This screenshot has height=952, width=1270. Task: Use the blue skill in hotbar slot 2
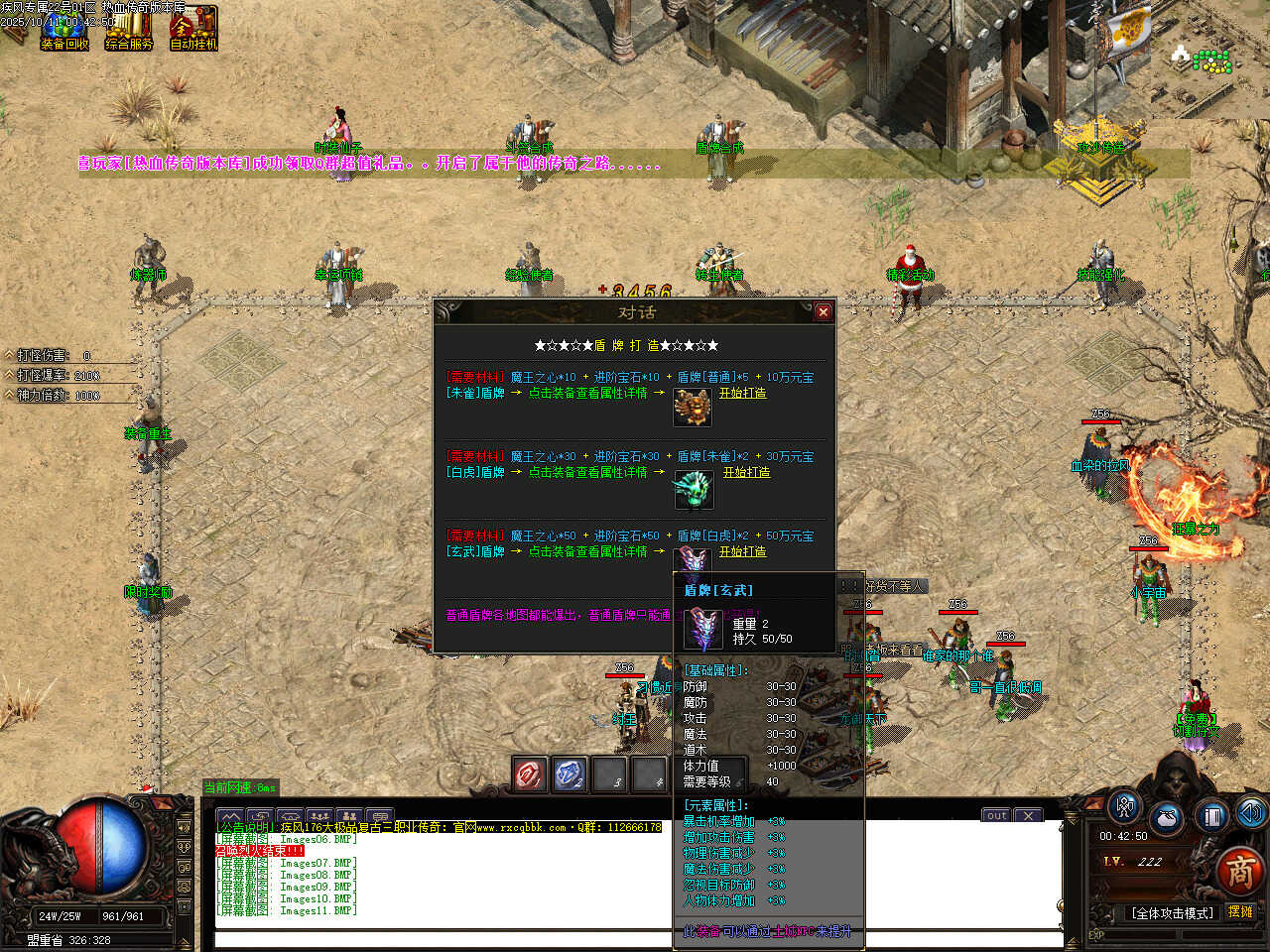point(570,774)
